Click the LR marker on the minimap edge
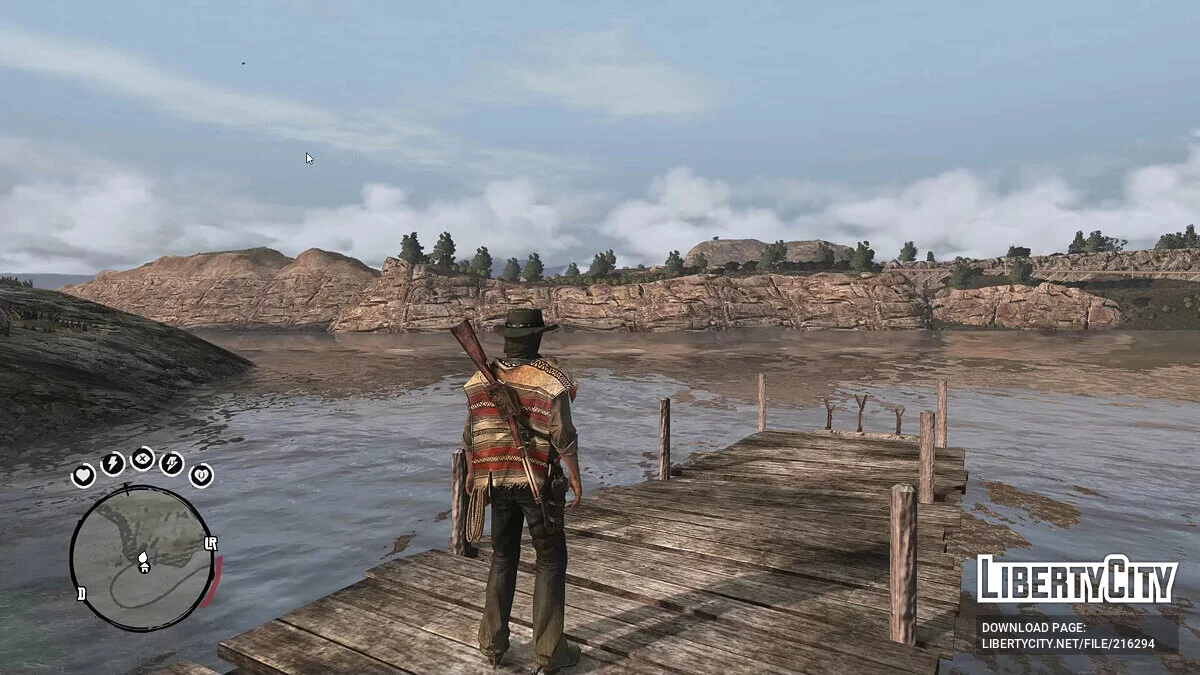This screenshot has width=1200, height=675. coord(210,544)
